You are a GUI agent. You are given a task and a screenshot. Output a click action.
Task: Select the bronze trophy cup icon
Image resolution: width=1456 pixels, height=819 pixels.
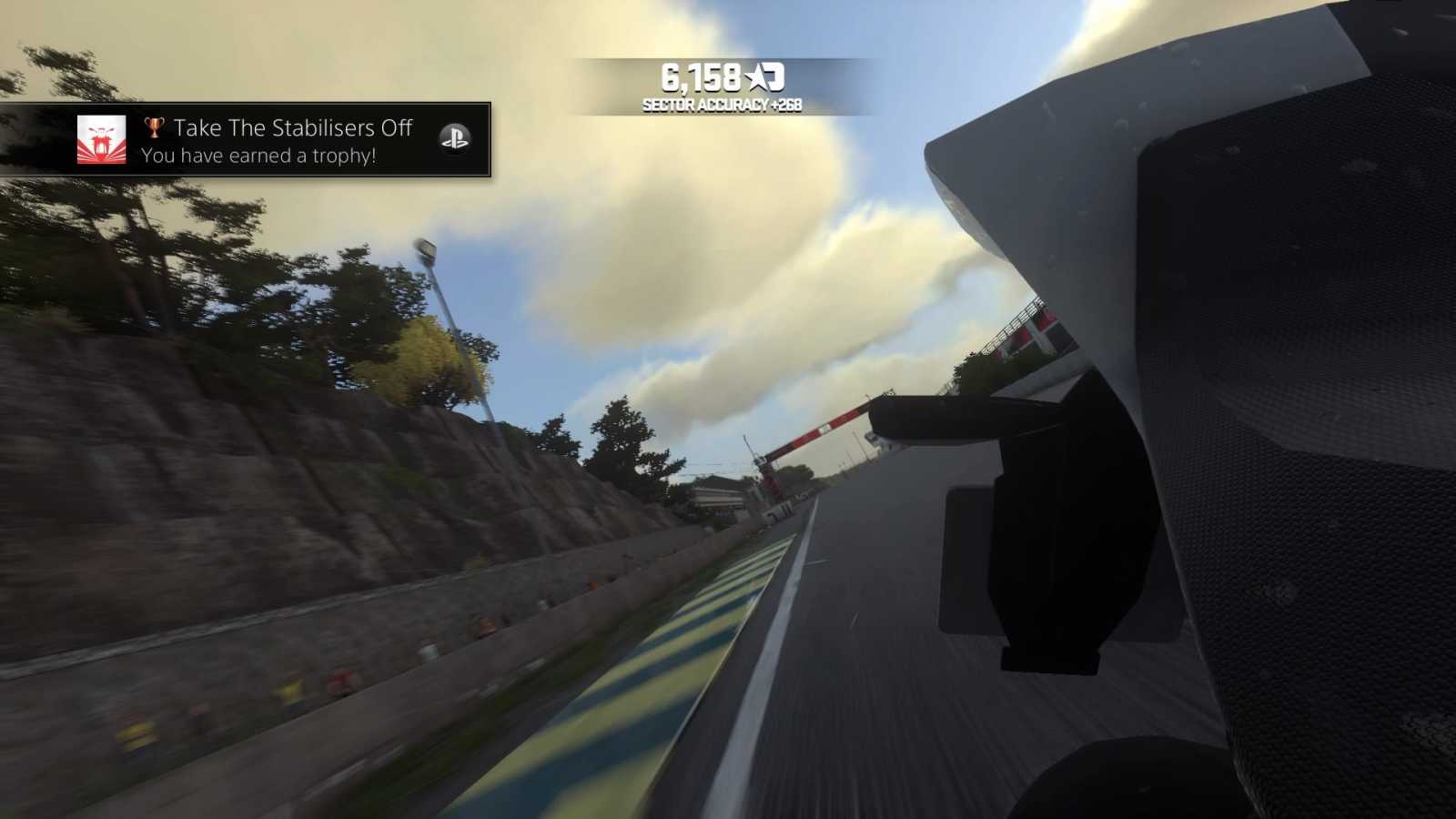(x=155, y=127)
